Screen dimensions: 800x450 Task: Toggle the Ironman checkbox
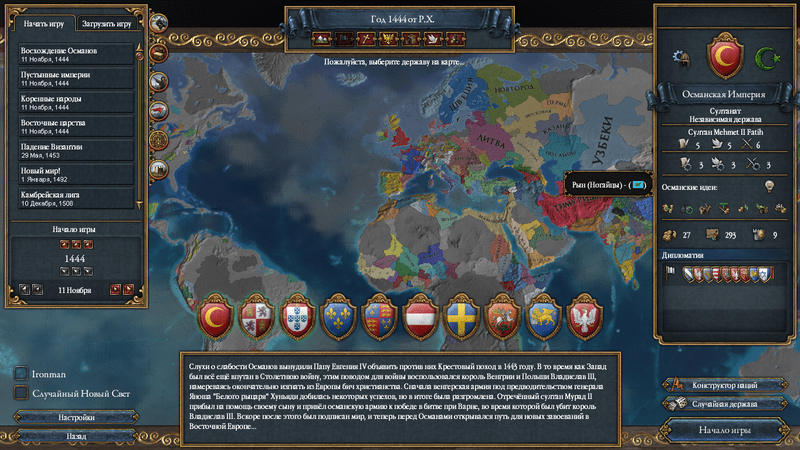pyautogui.click(x=21, y=374)
